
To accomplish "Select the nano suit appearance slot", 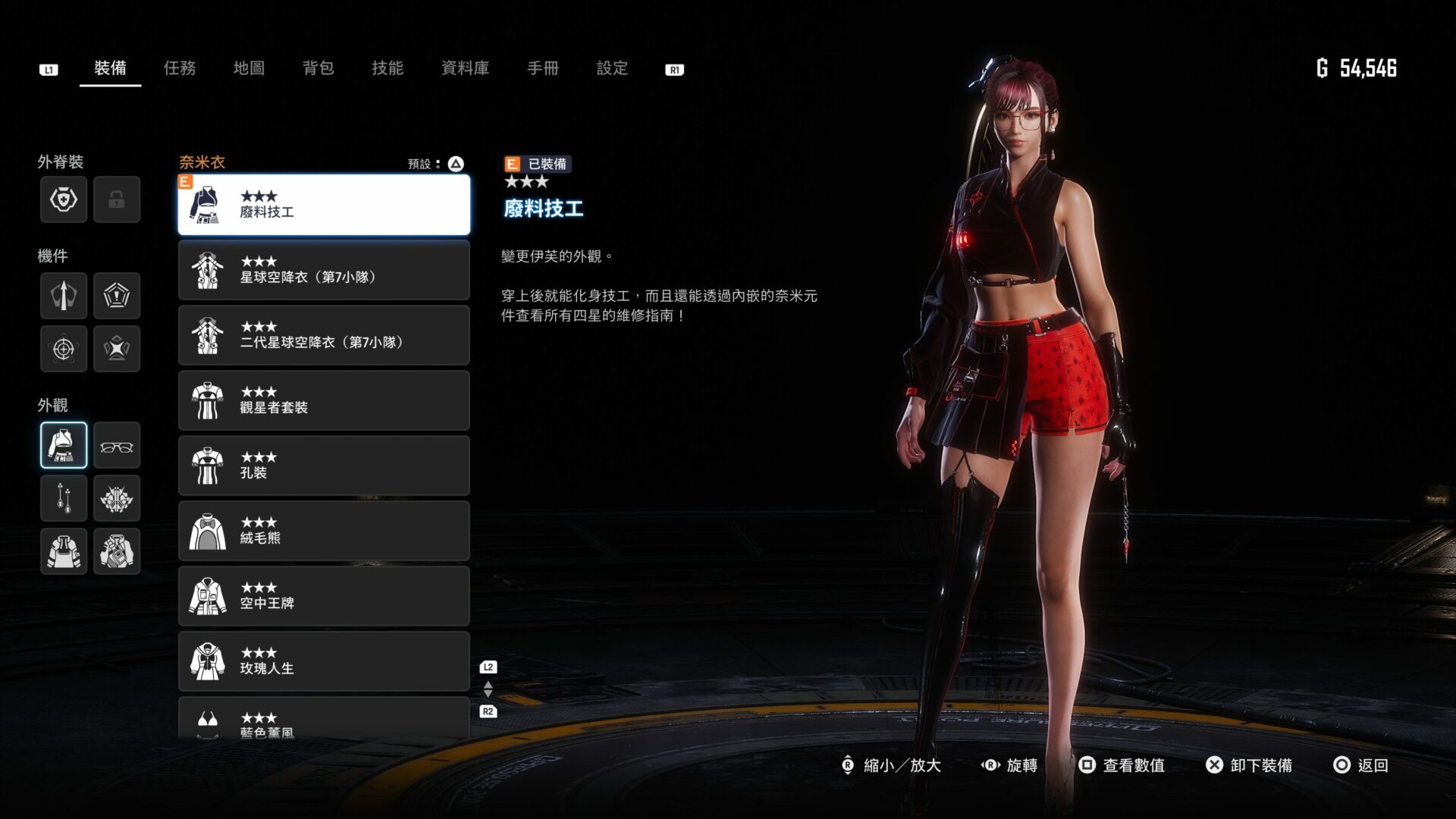I will (x=64, y=446).
